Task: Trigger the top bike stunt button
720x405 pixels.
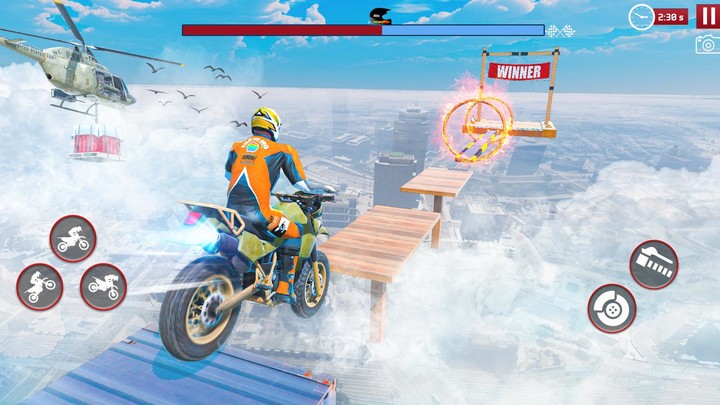Action: click(73, 239)
